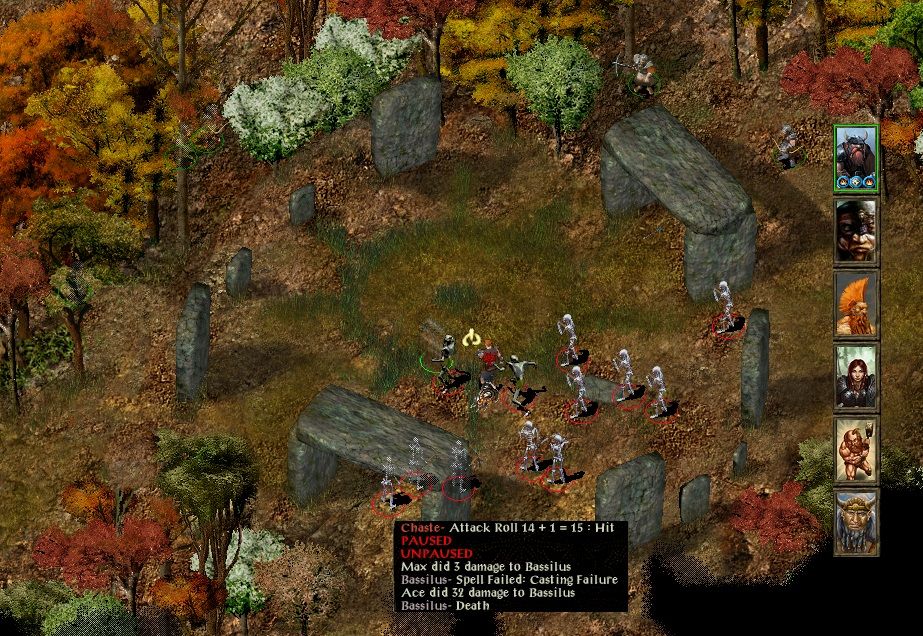Select the horned-helmet dwarf portrait
The height and width of the screenshot is (636, 923).
click(x=856, y=156)
